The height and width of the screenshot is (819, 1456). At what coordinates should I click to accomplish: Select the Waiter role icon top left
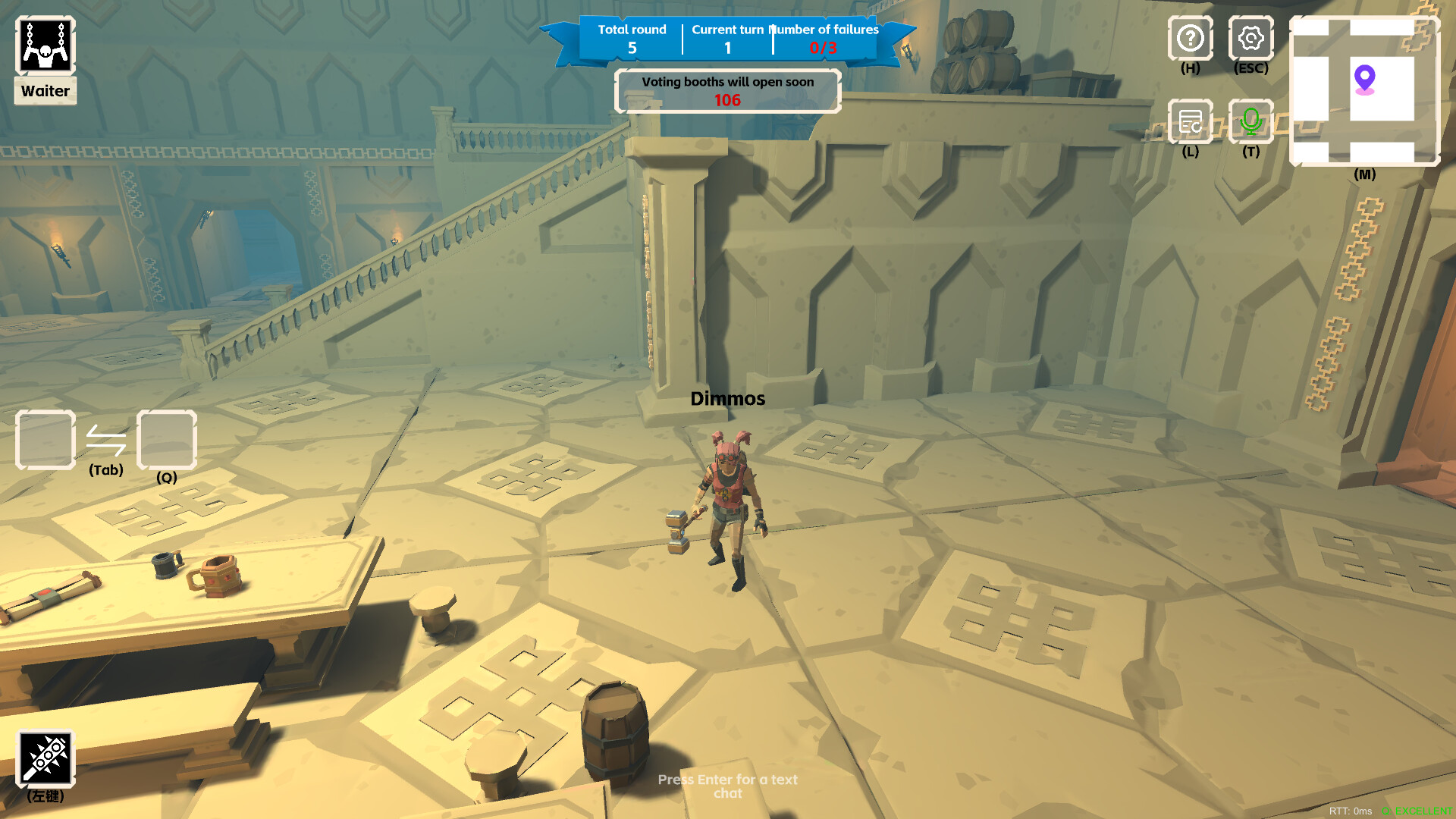(x=44, y=45)
